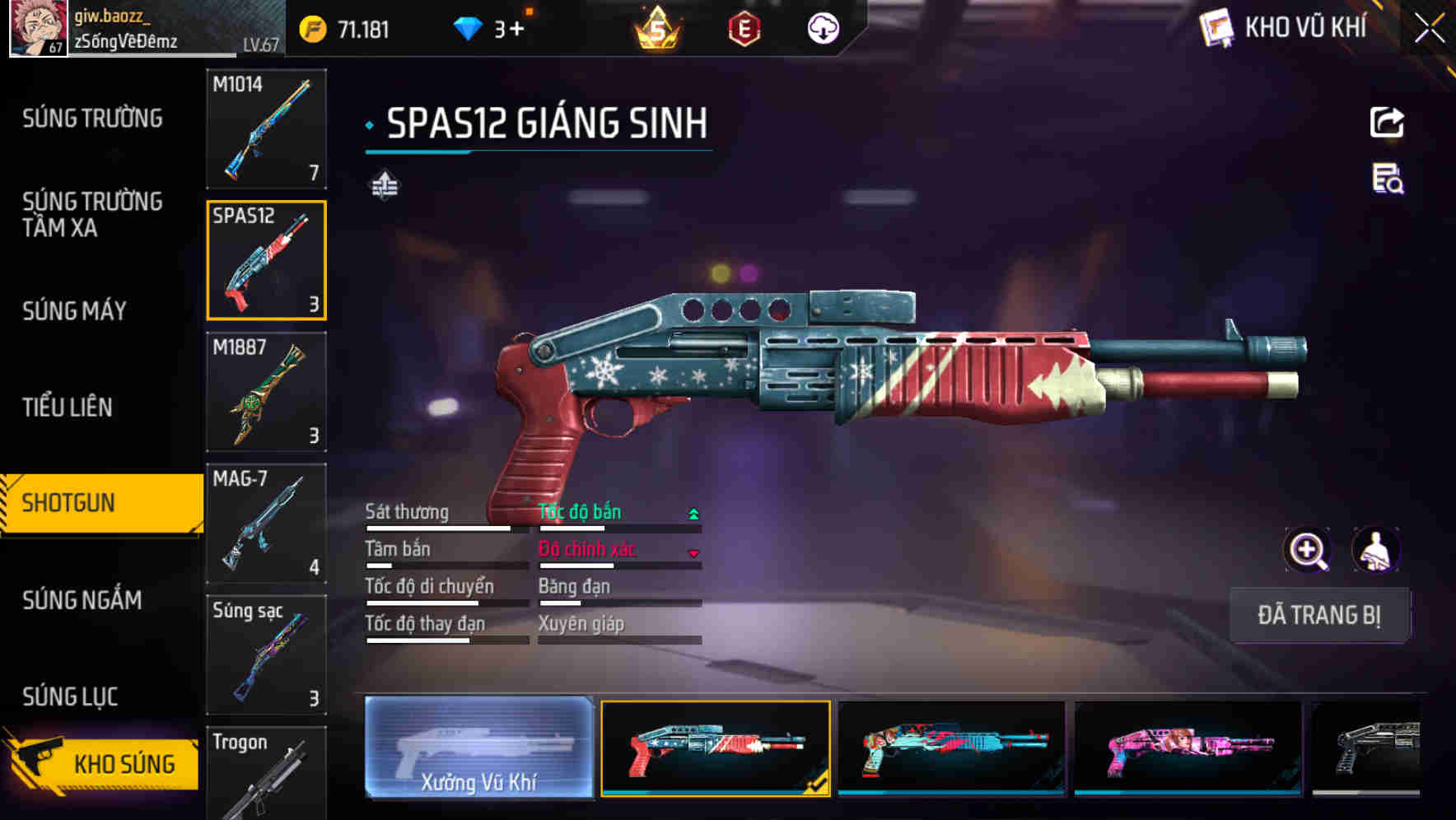This screenshot has height=820, width=1456.
Task: Switch to the Súng Trường category
Action: [92, 119]
